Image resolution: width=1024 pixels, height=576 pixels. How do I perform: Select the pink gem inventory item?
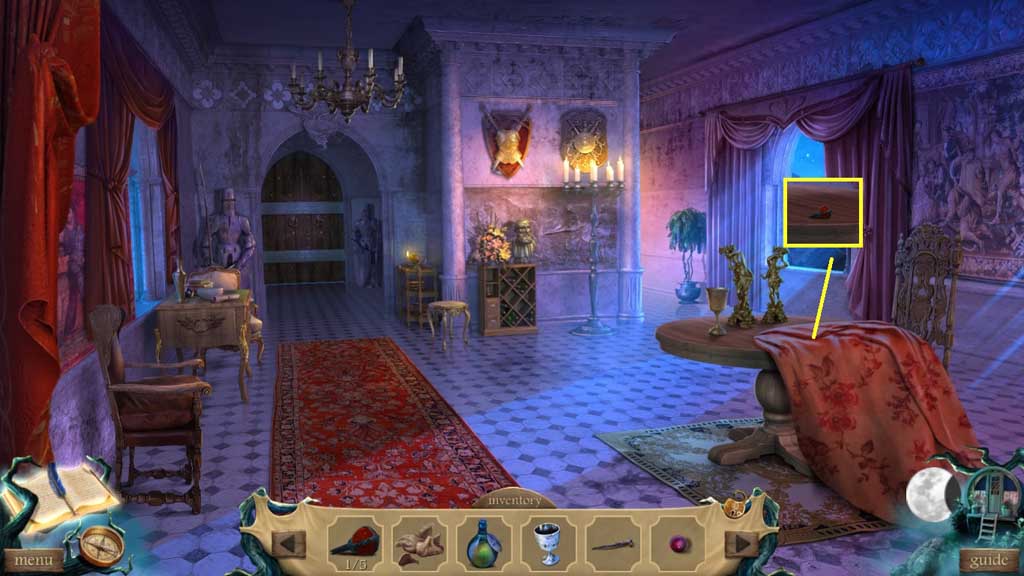pos(677,543)
